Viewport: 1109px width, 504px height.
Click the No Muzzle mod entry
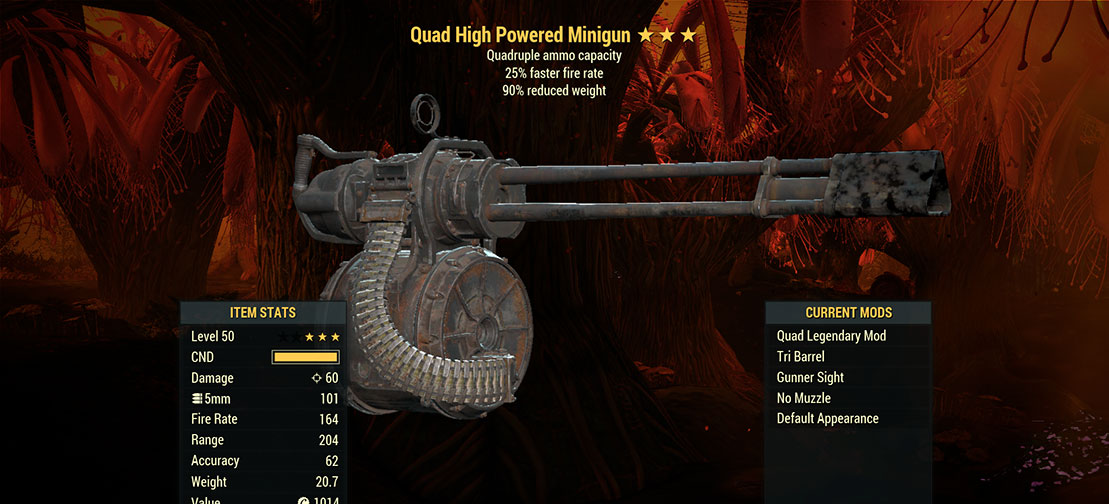(804, 398)
